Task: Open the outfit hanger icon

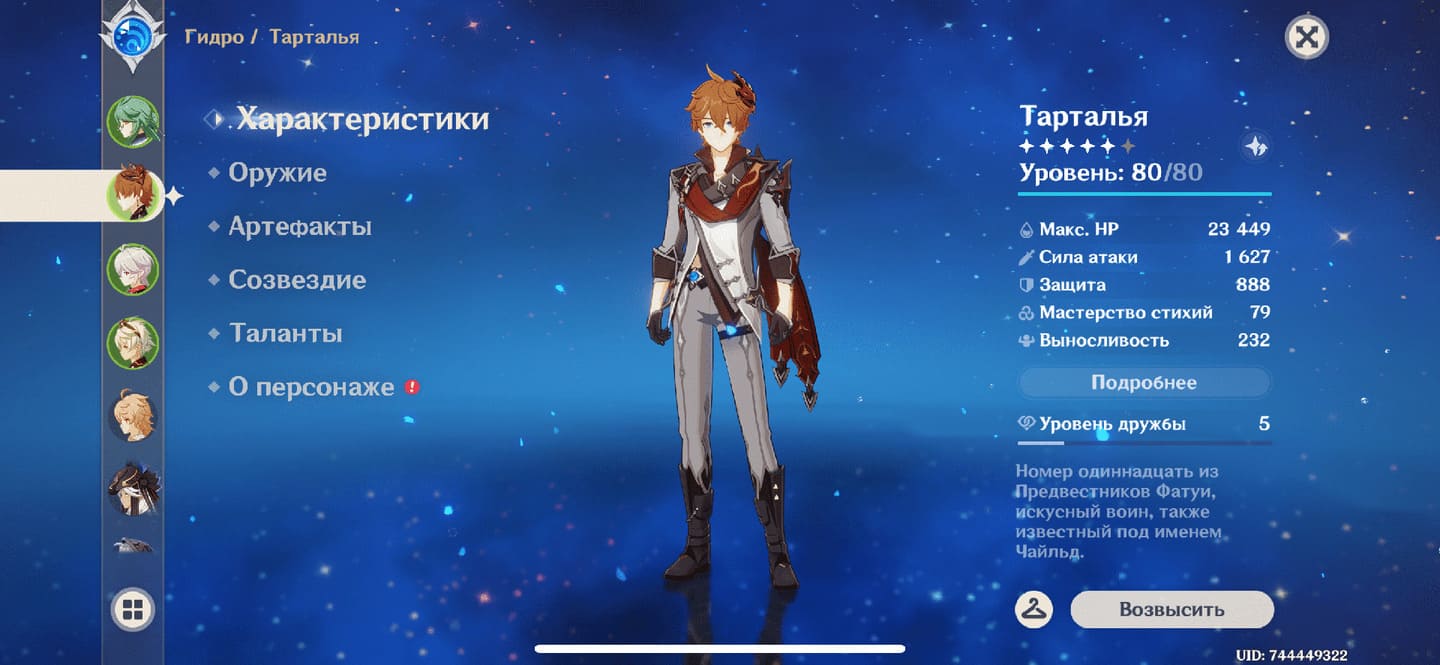Action: coord(1034,609)
